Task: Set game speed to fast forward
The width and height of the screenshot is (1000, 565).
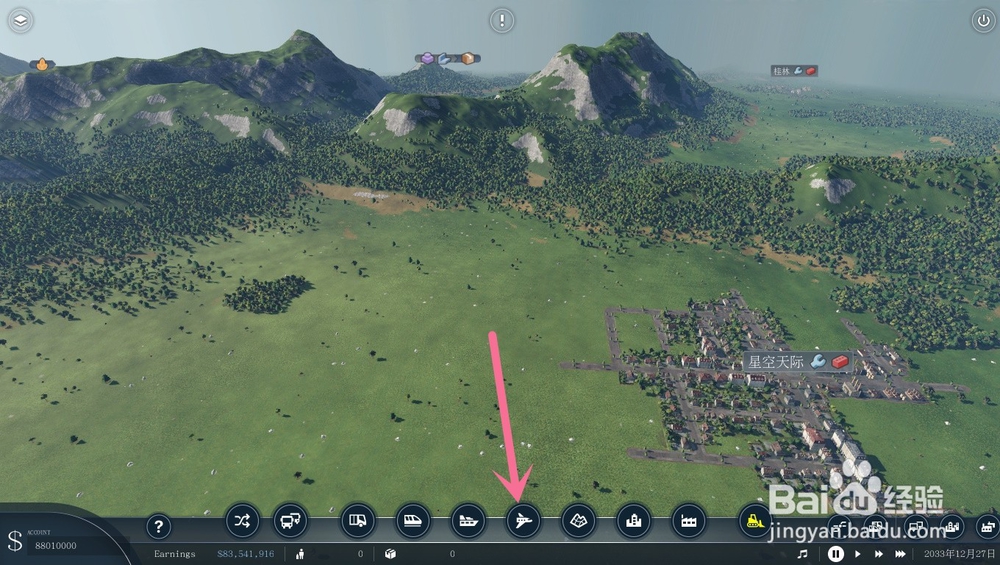Action: tap(878, 553)
